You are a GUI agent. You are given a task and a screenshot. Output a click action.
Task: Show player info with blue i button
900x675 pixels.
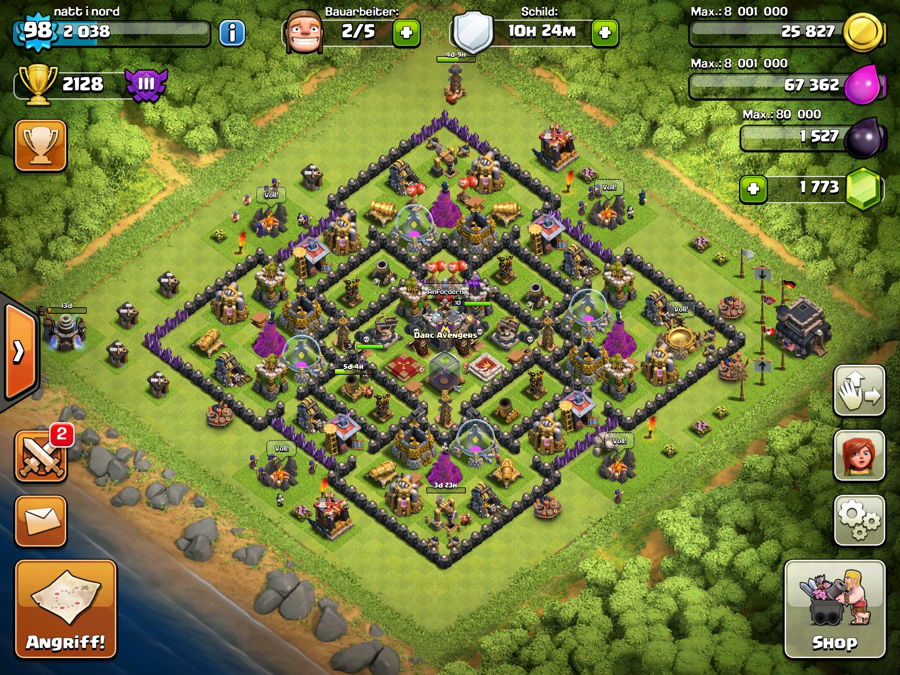pyautogui.click(x=232, y=32)
